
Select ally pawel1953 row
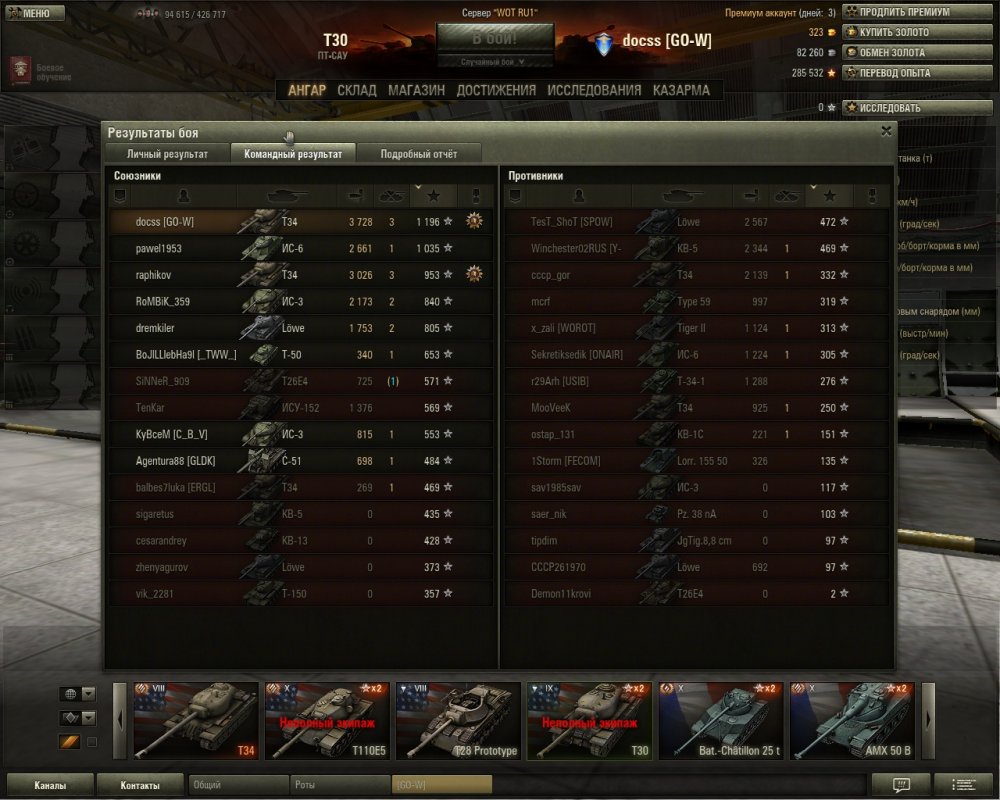click(x=300, y=248)
